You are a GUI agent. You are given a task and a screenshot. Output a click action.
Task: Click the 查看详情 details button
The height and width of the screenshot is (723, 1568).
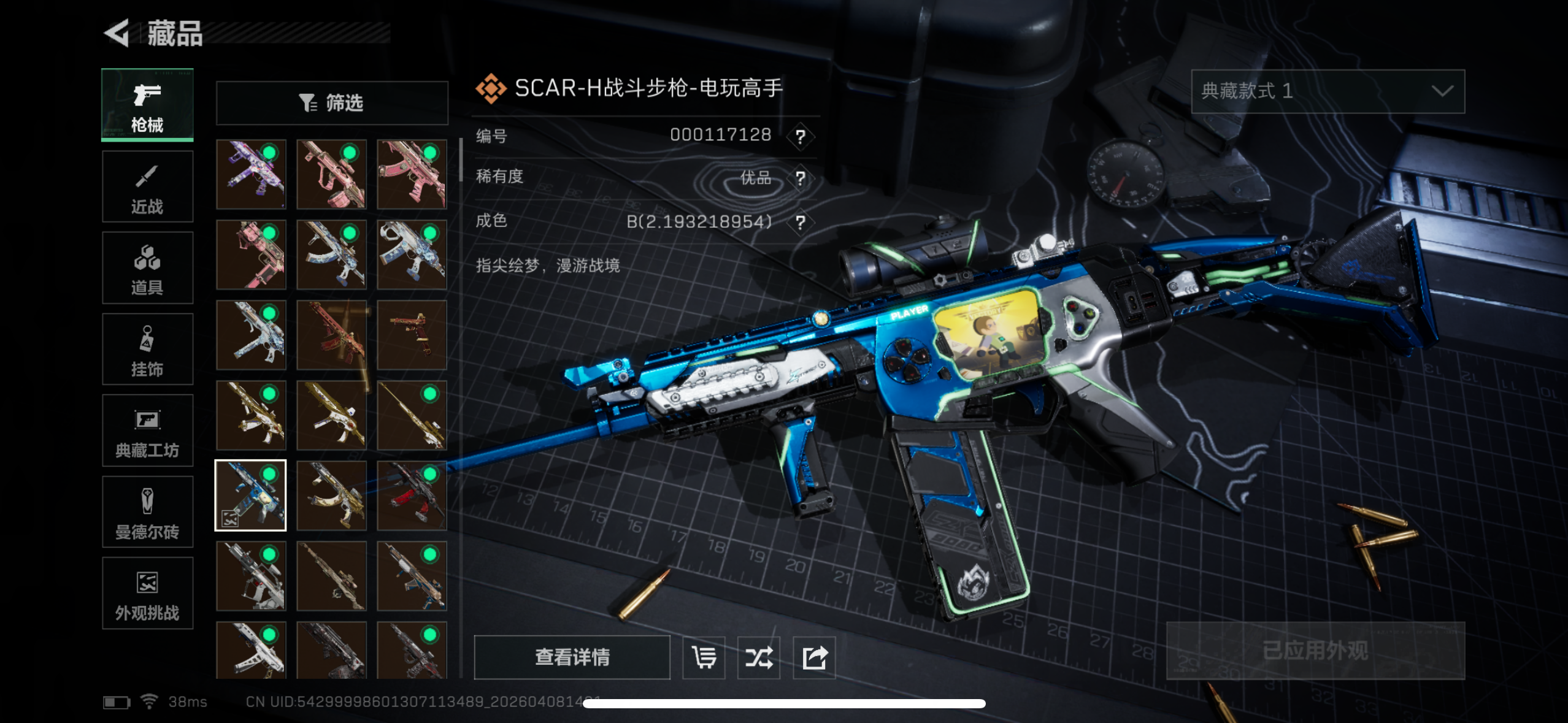574,657
